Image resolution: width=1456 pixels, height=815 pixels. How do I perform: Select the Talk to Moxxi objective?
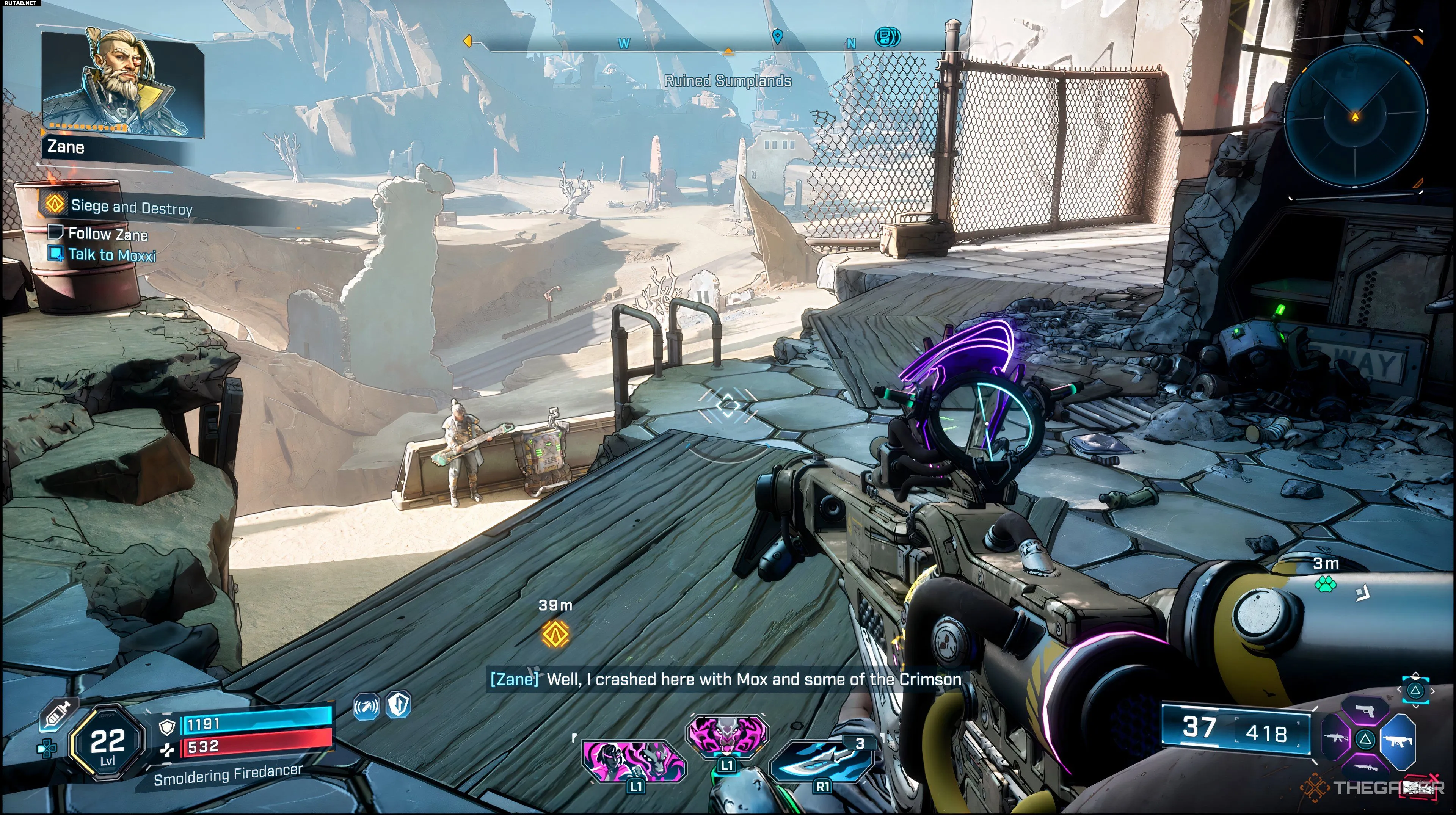pos(111,255)
